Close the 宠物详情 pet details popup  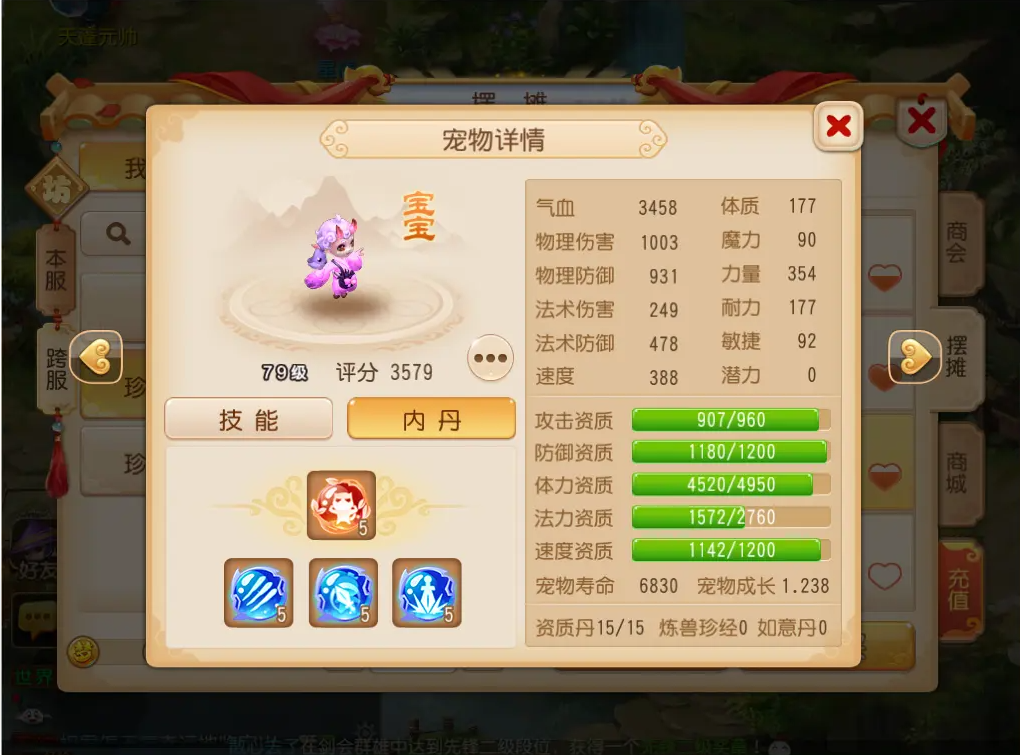[838, 126]
